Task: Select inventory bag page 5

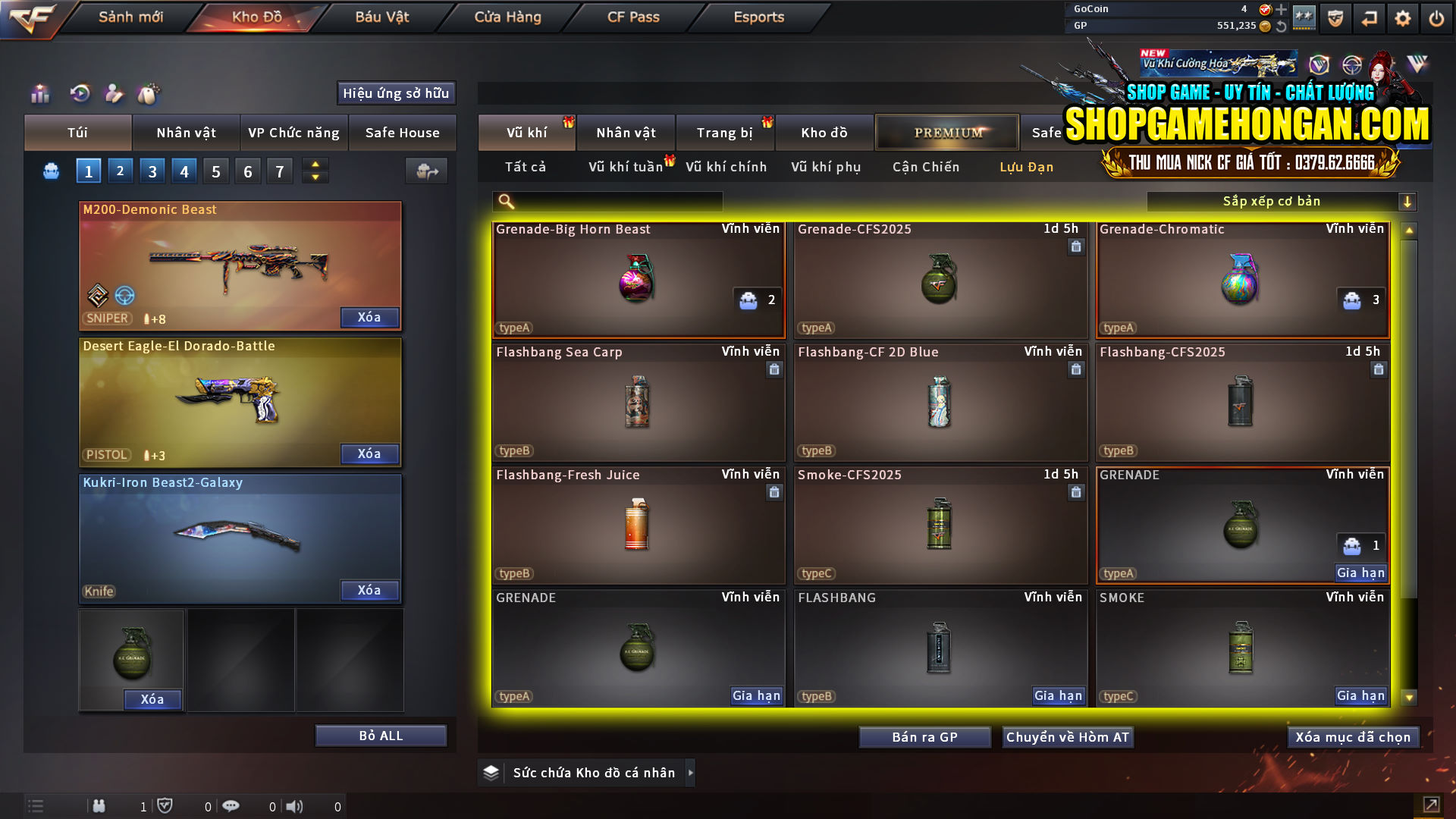Action: 215,171
